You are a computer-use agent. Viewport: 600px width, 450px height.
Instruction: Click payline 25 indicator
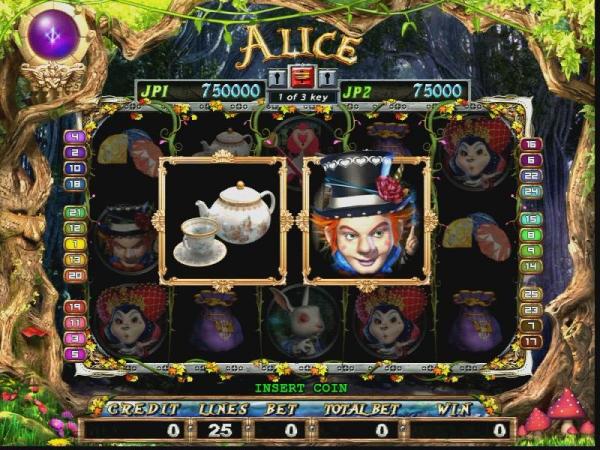[531, 294]
